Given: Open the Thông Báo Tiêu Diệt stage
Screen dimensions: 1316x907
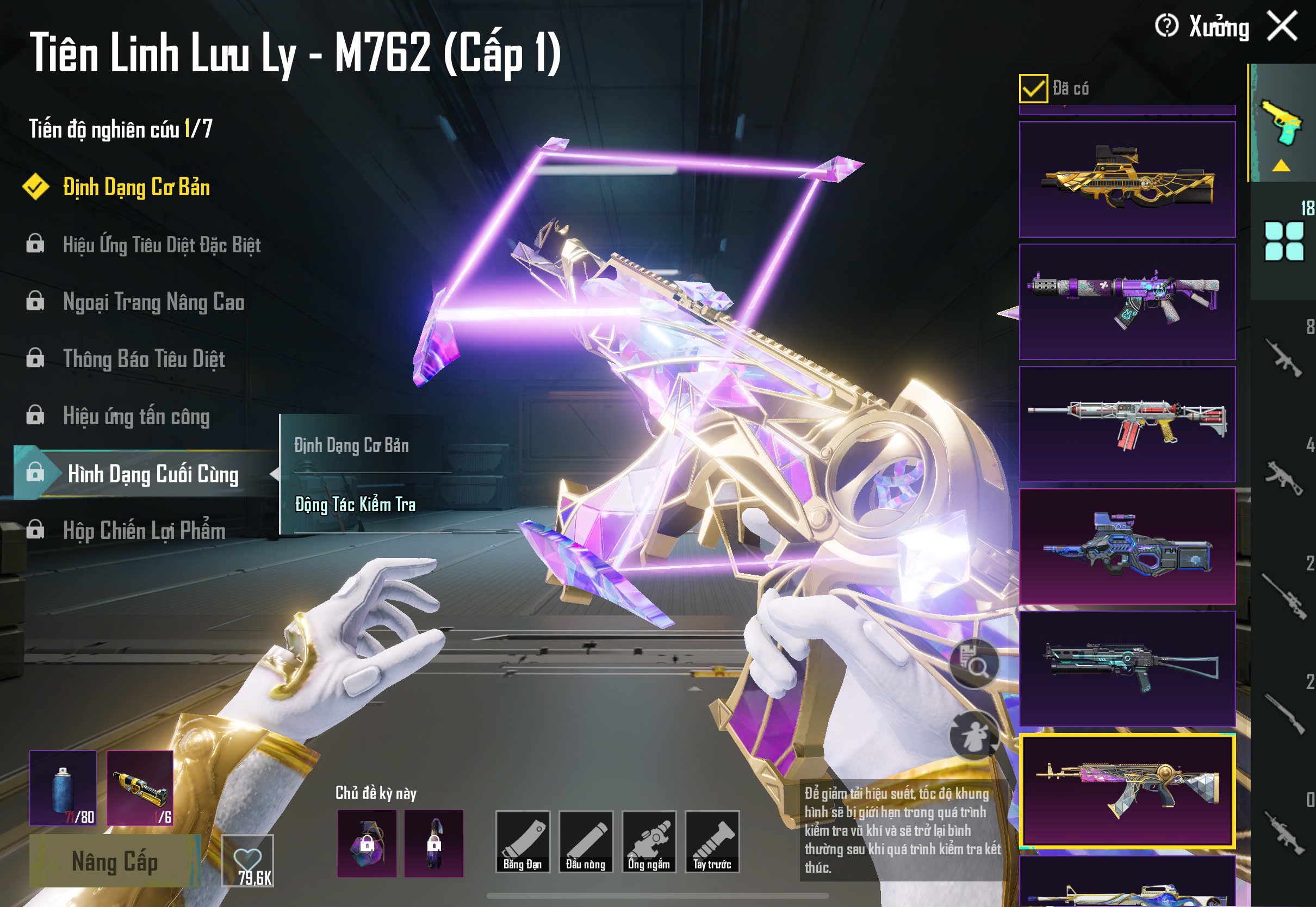Looking at the screenshot, I should point(144,359).
